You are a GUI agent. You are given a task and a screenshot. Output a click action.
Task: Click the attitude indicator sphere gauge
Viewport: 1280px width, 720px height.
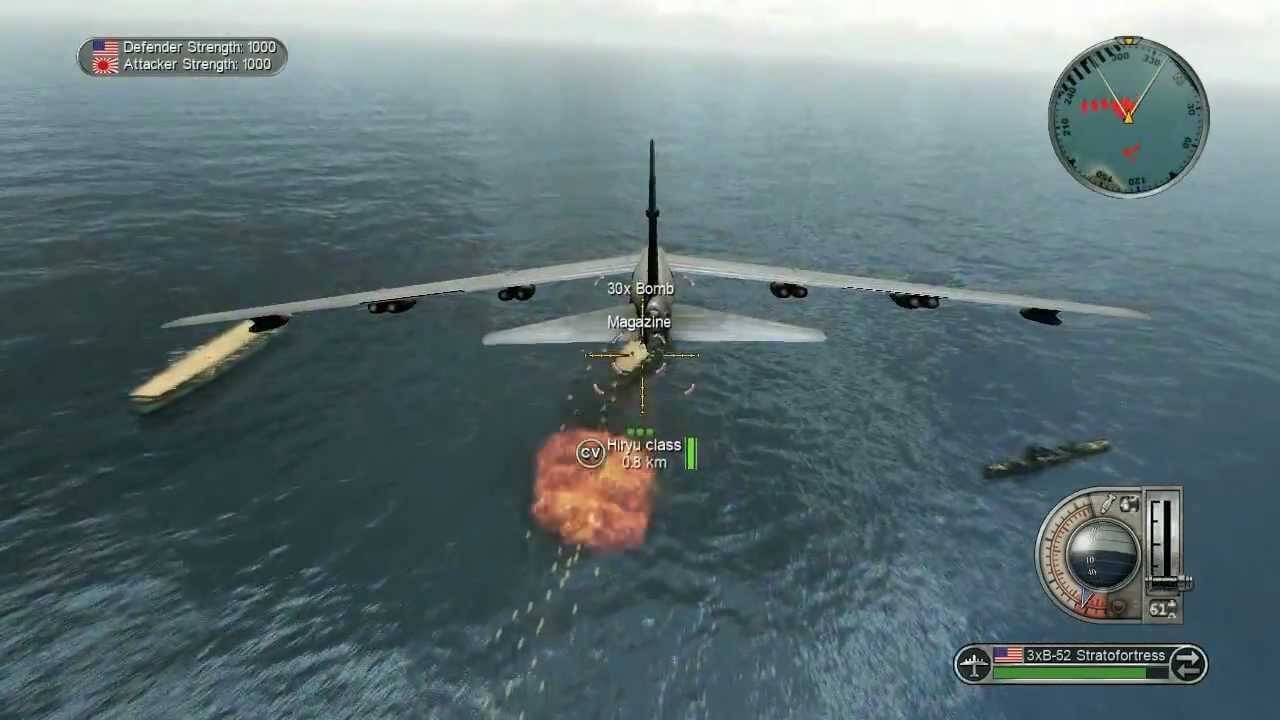click(x=1103, y=553)
